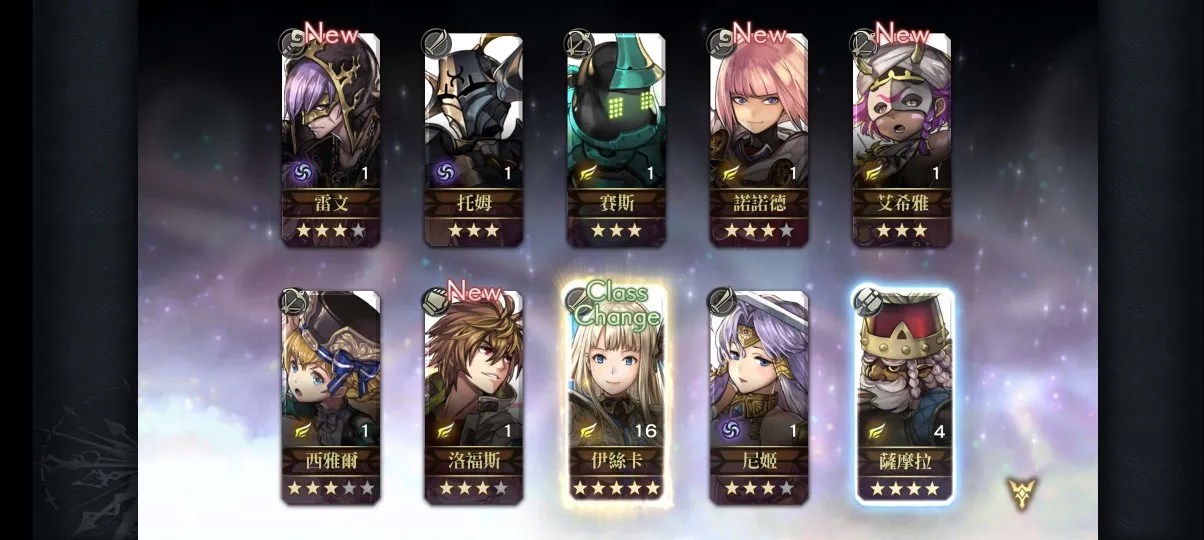Select the pink-haired 諾諾德 card
The height and width of the screenshot is (540, 1204).
tap(759, 139)
